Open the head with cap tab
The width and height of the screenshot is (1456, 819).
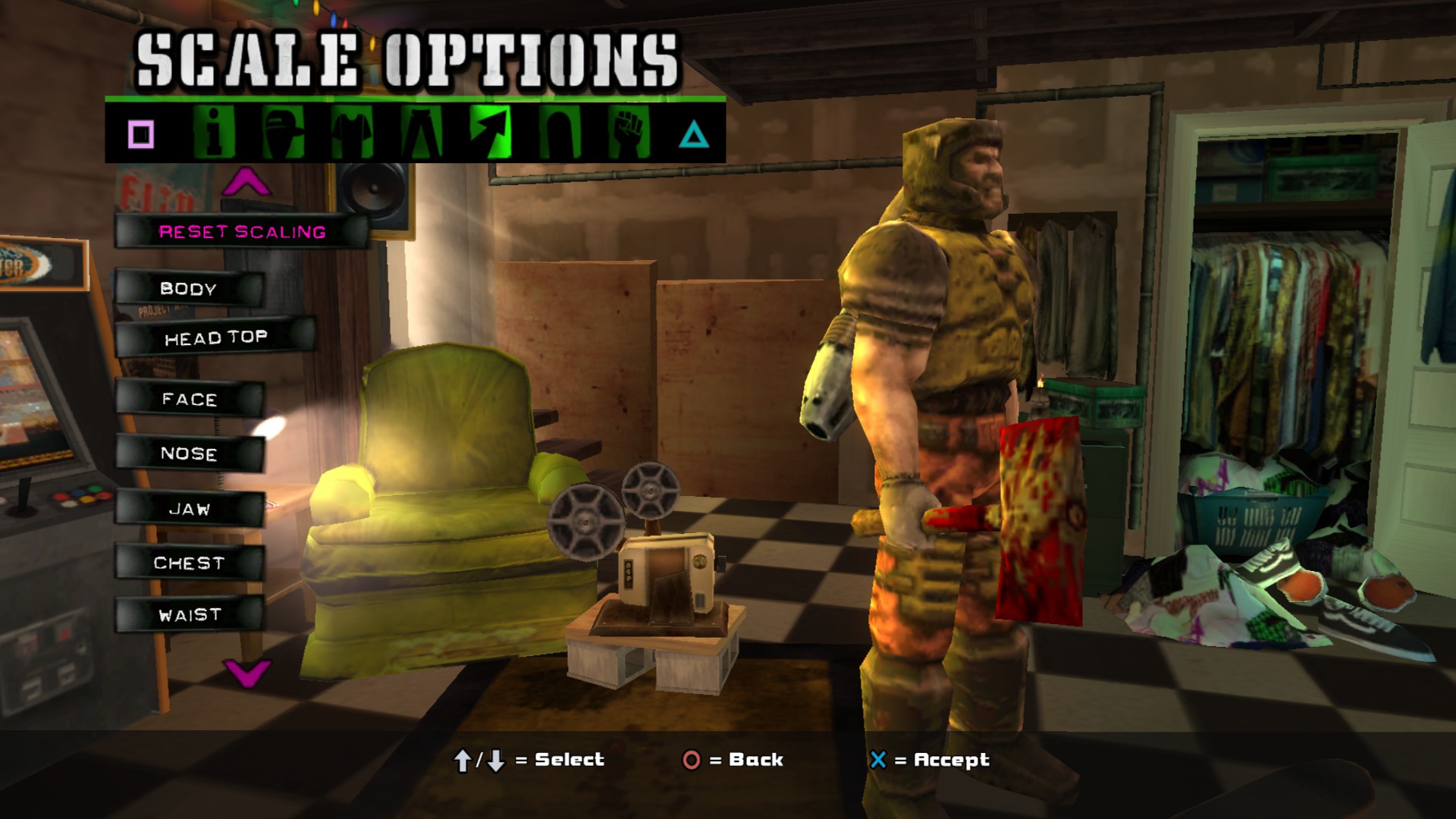(282, 133)
